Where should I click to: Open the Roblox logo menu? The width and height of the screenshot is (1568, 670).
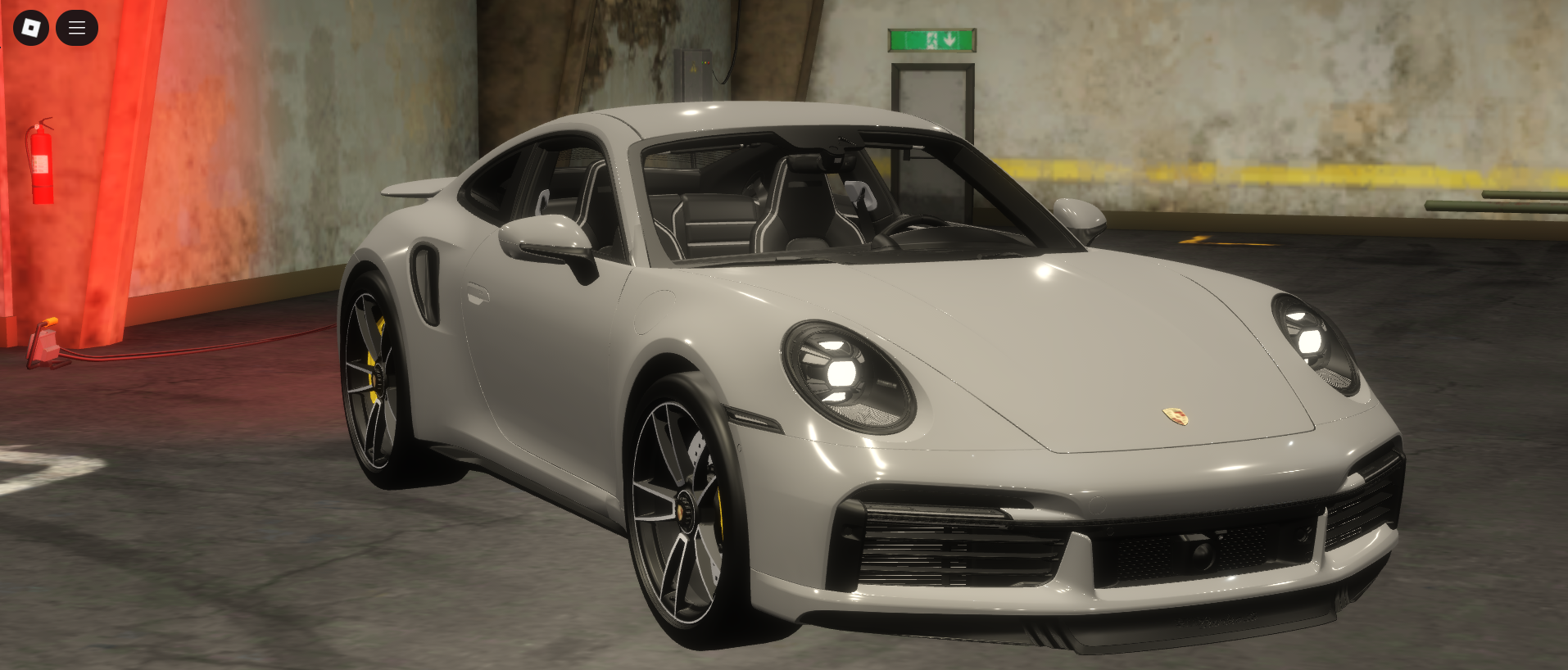click(x=31, y=28)
